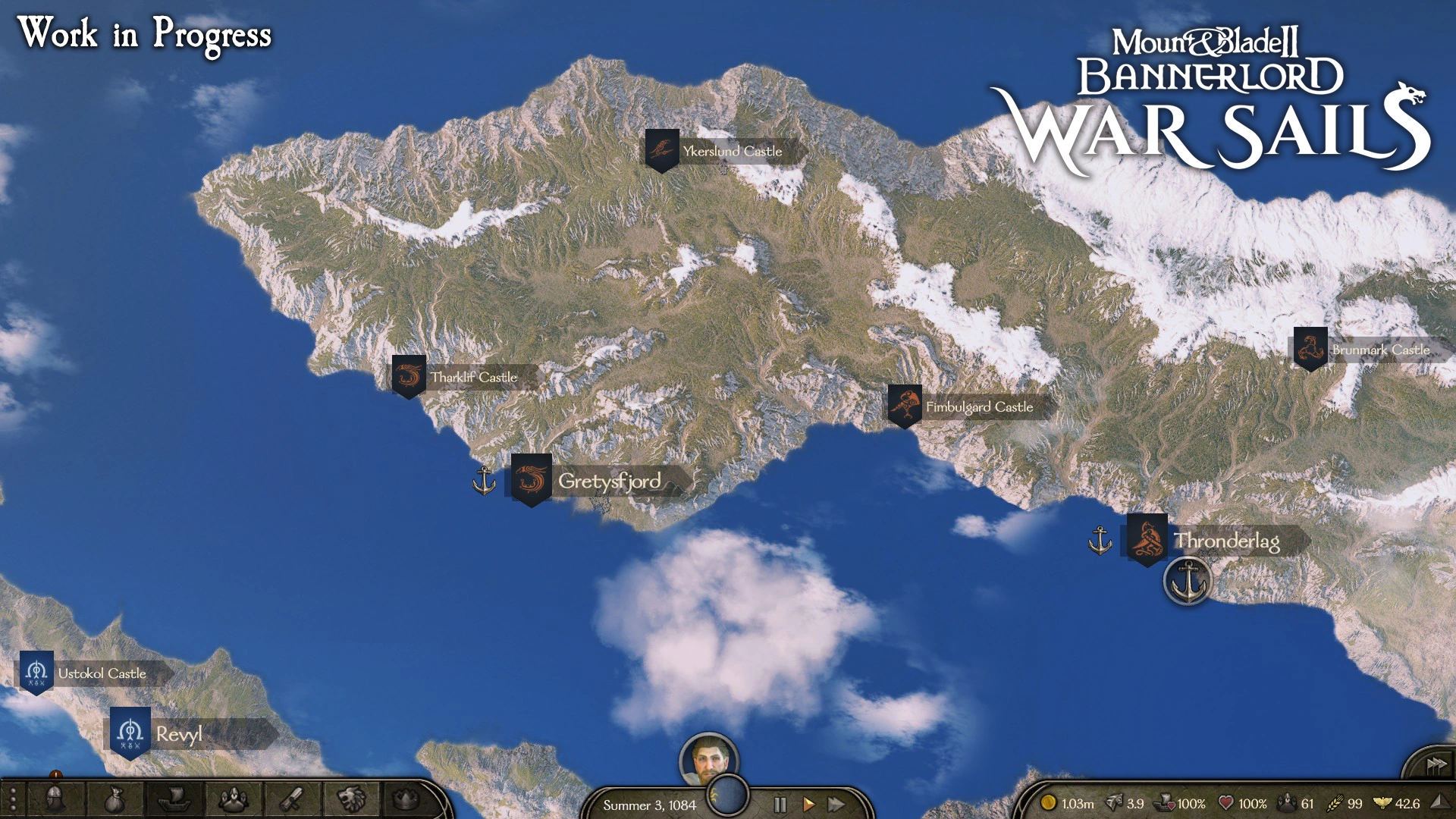
Task: Select Ykerslund Castle on the map
Action: (661, 149)
